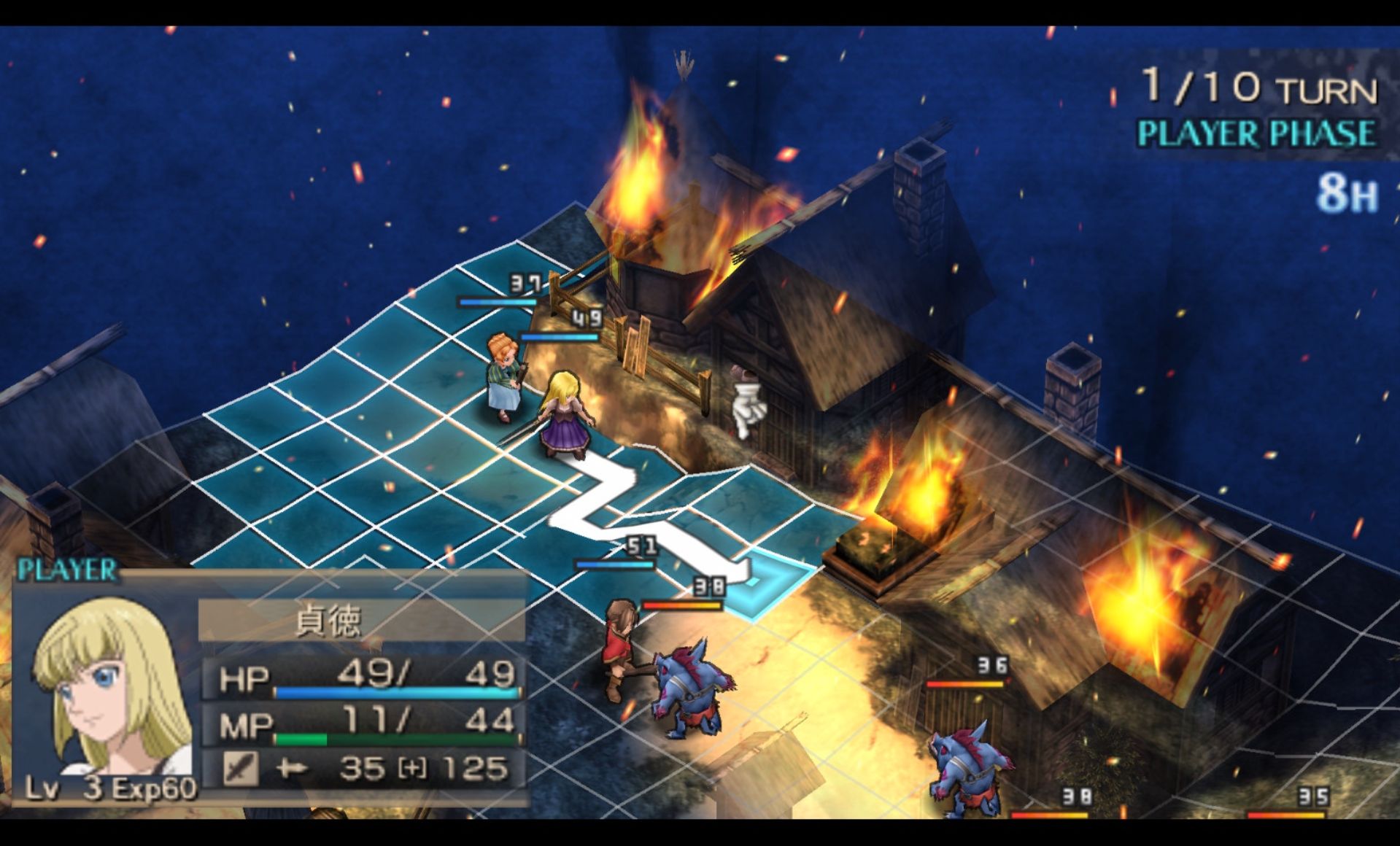Screen dimensions: 1400x846
Task: Select the sword weapon icon in the status panel
Action: [x=240, y=768]
